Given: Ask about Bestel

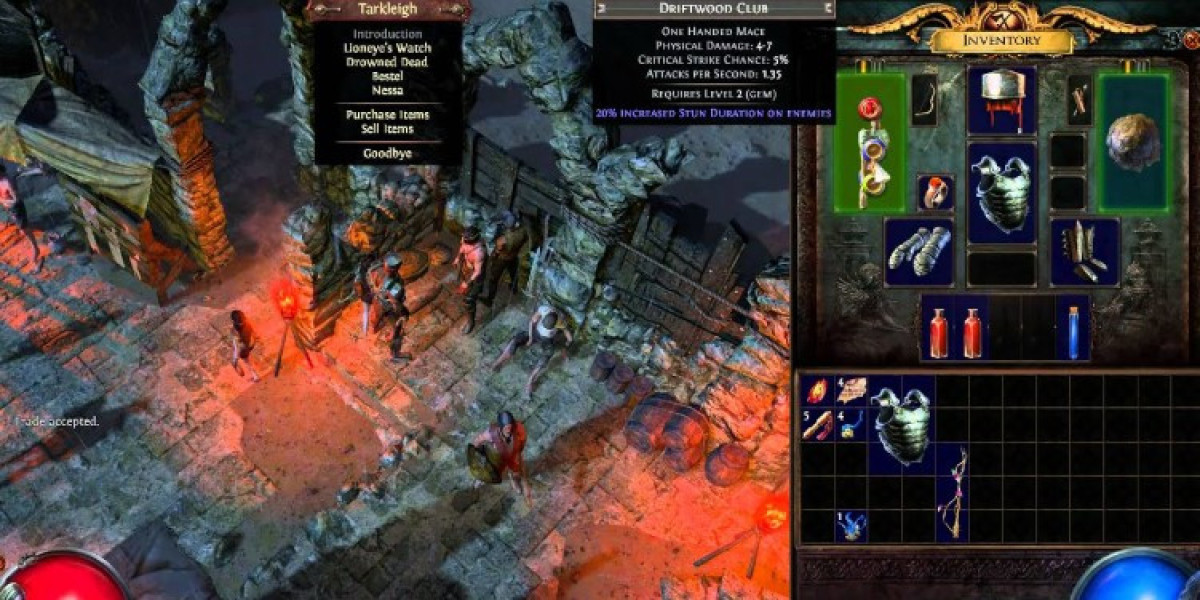Looking at the screenshot, I should 387,75.
